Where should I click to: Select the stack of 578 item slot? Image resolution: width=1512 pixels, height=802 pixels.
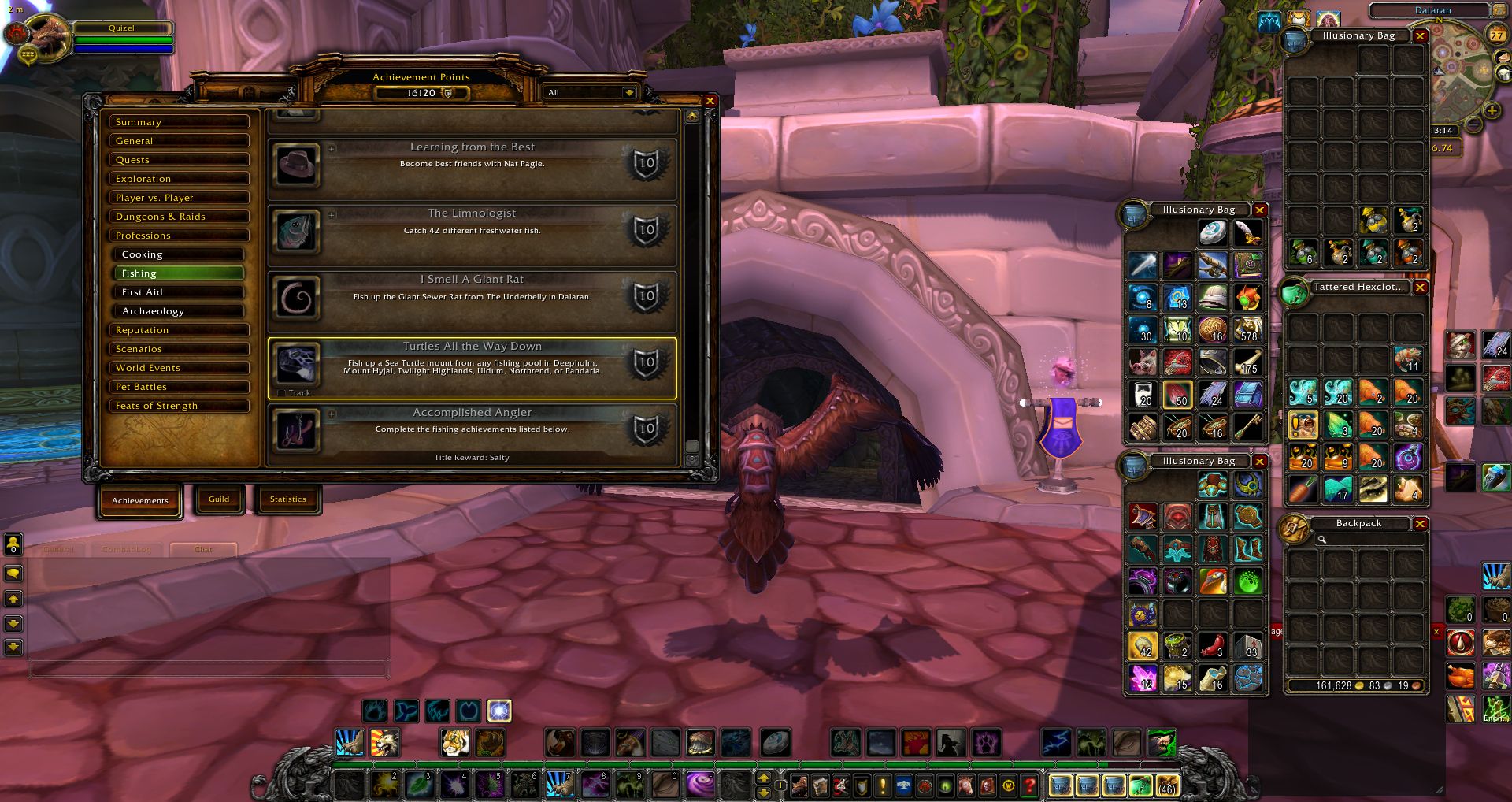click(1248, 329)
